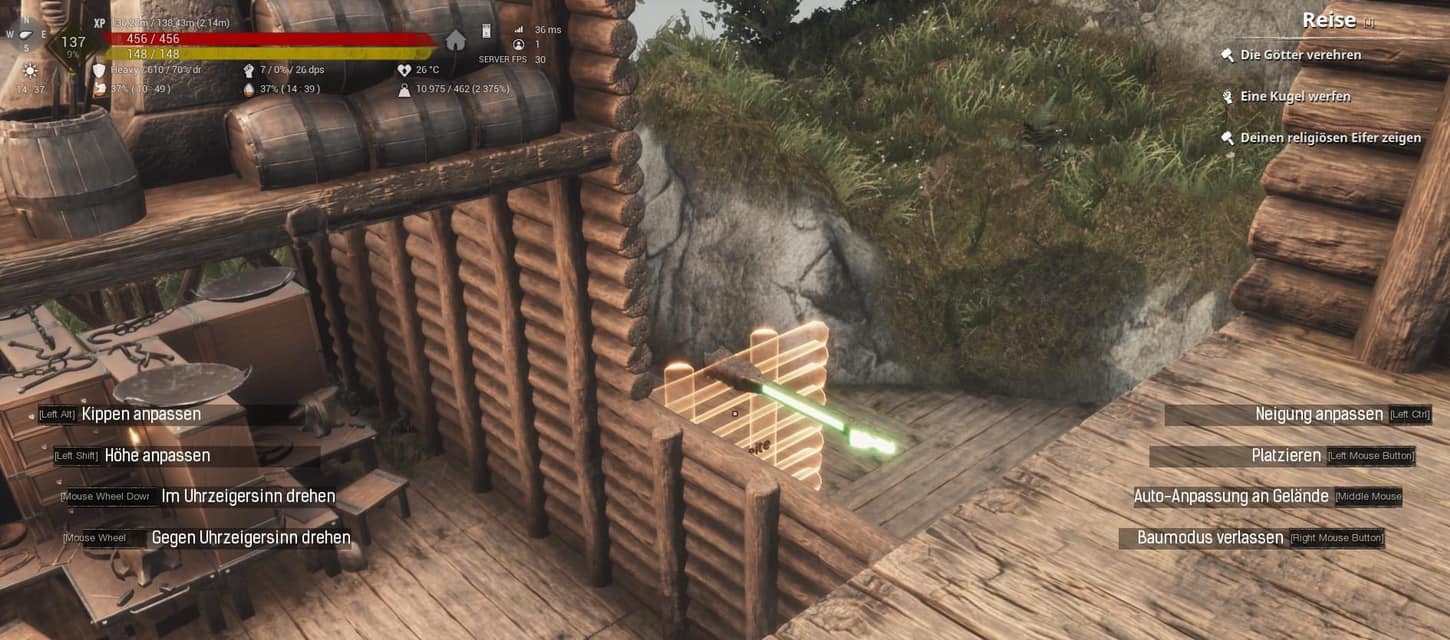This screenshot has height=640, width=1450.
Task: Click the shield armor icon
Action: click(99, 70)
